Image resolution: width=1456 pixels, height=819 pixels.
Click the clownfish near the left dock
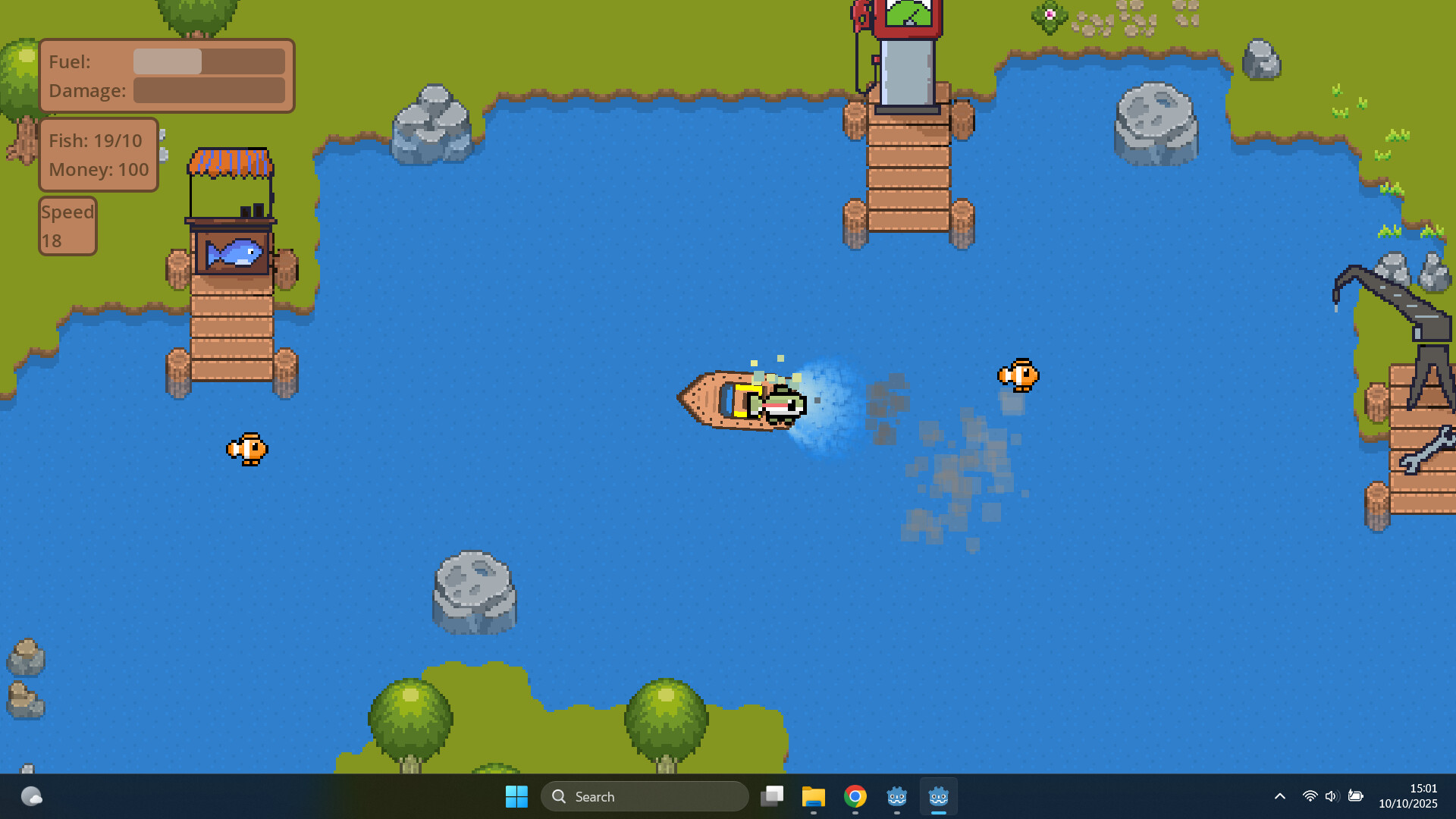(246, 449)
